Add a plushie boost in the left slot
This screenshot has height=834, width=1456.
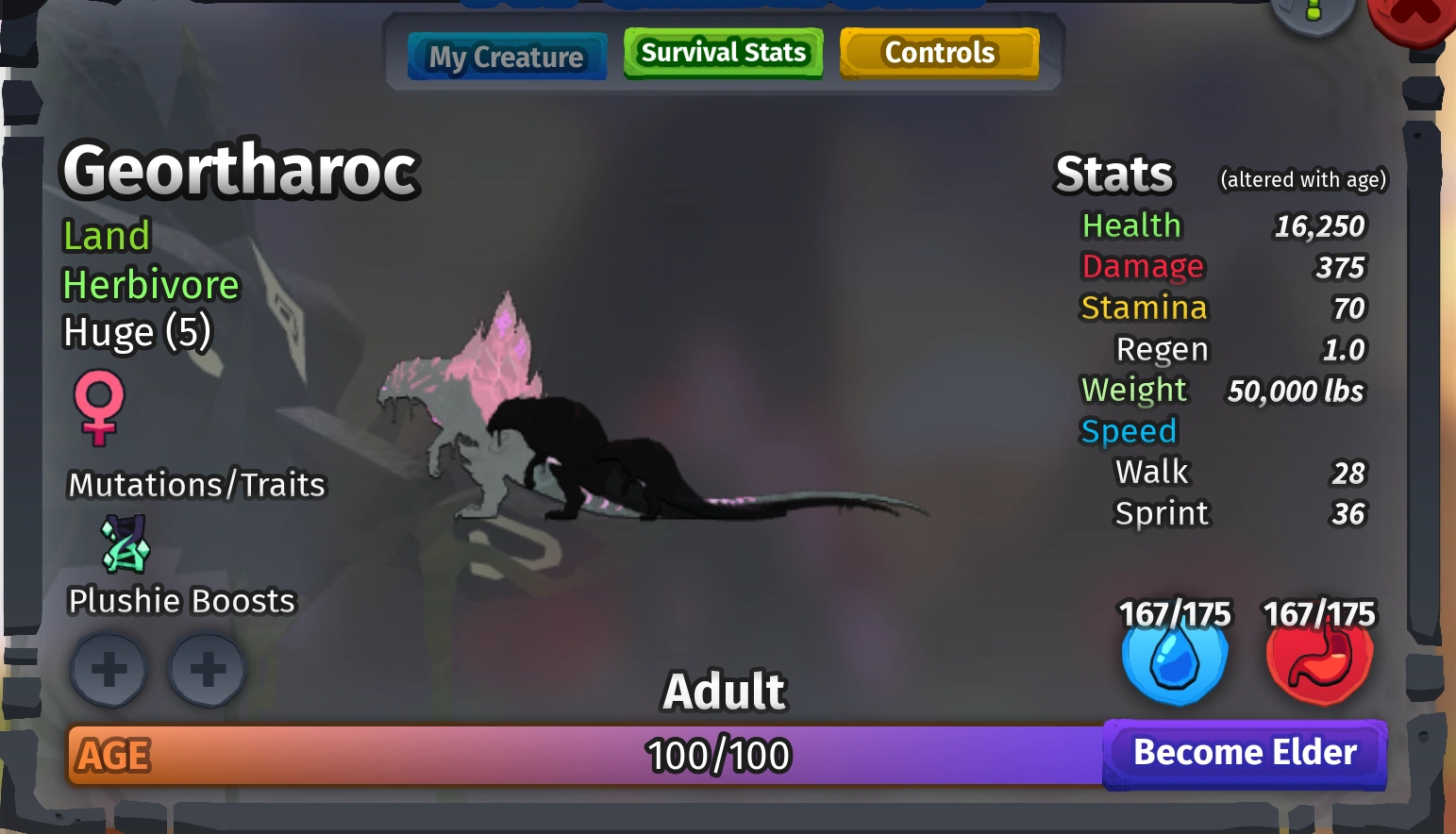coord(109,670)
